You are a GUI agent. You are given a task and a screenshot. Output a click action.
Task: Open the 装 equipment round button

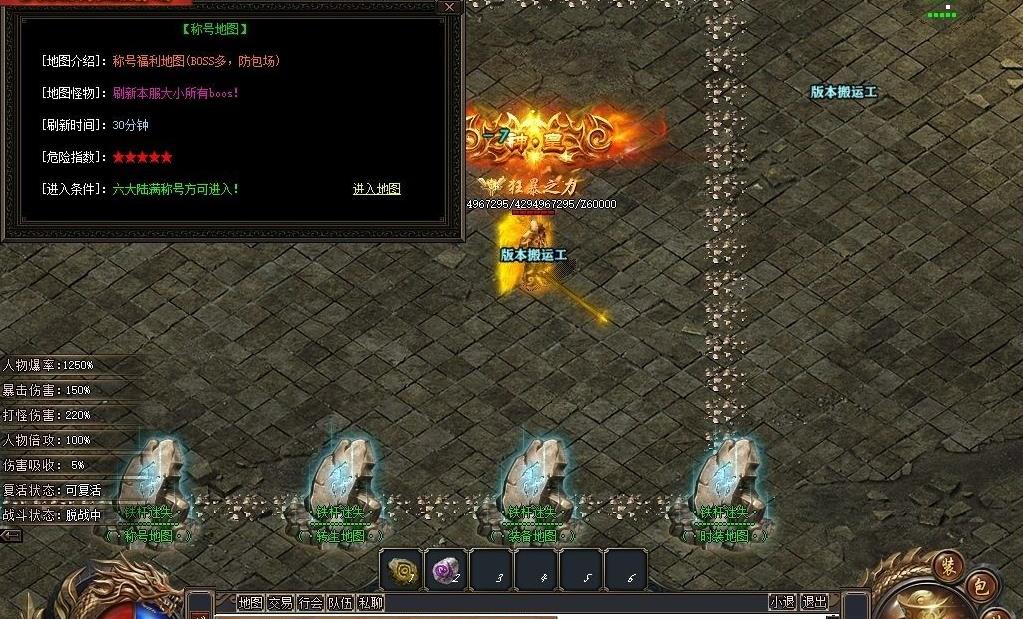pyautogui.click(x=947, y=567)
